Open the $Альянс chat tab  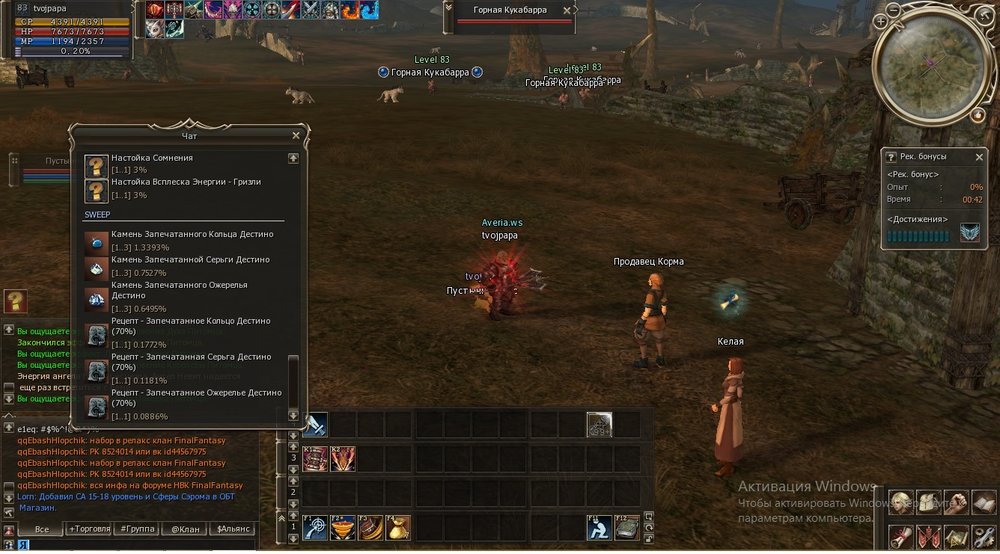[x=234, y=529]
